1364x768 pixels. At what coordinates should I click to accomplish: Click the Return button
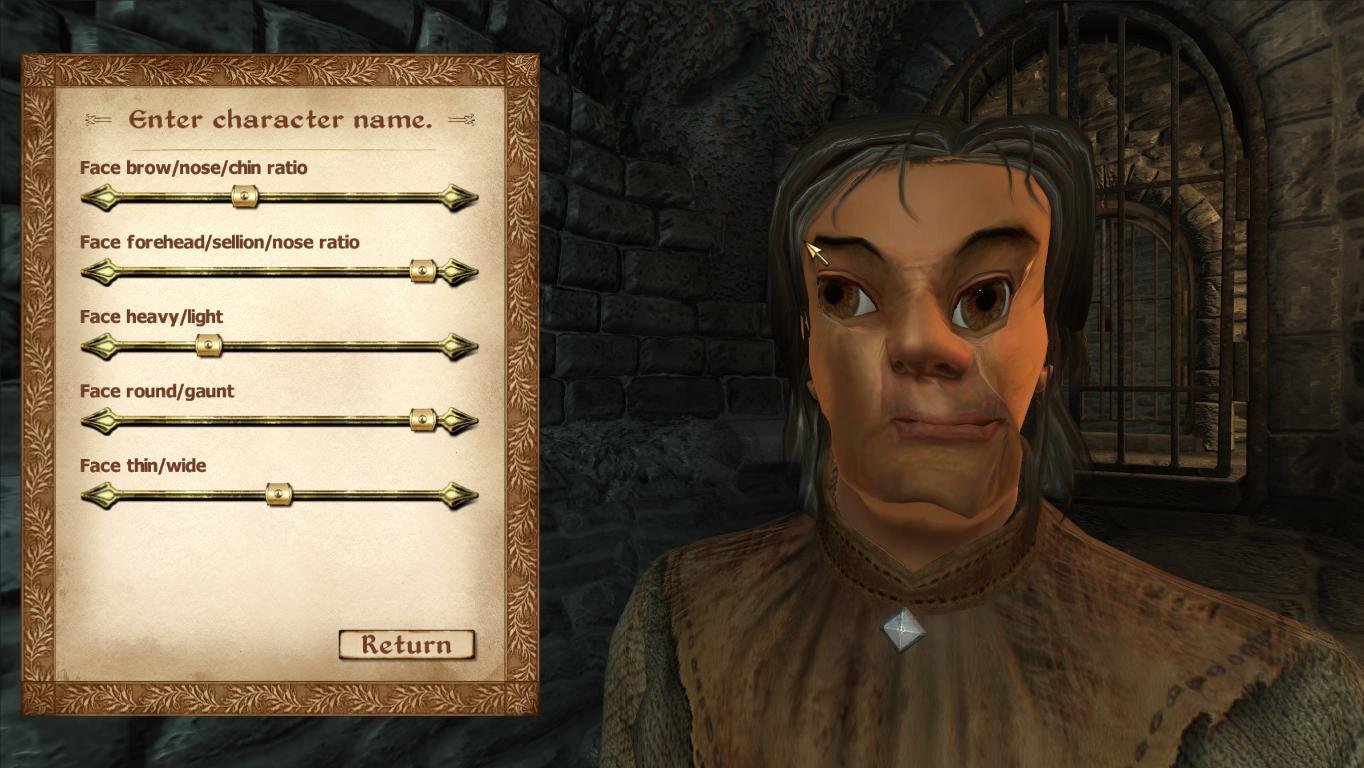pyautogui.click(x=406, y=645)
